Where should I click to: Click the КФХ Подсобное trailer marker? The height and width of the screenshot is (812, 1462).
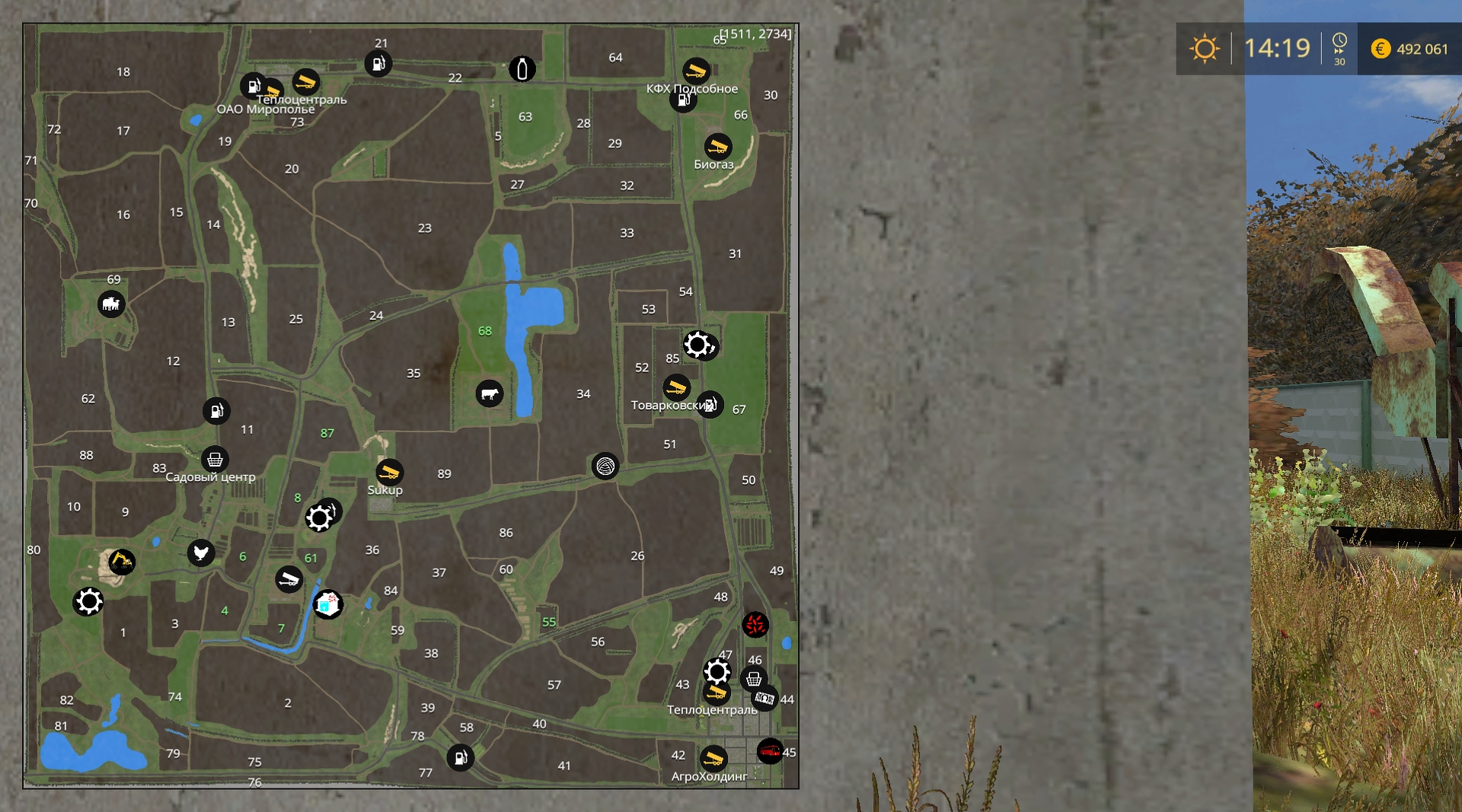pos(695,71)
